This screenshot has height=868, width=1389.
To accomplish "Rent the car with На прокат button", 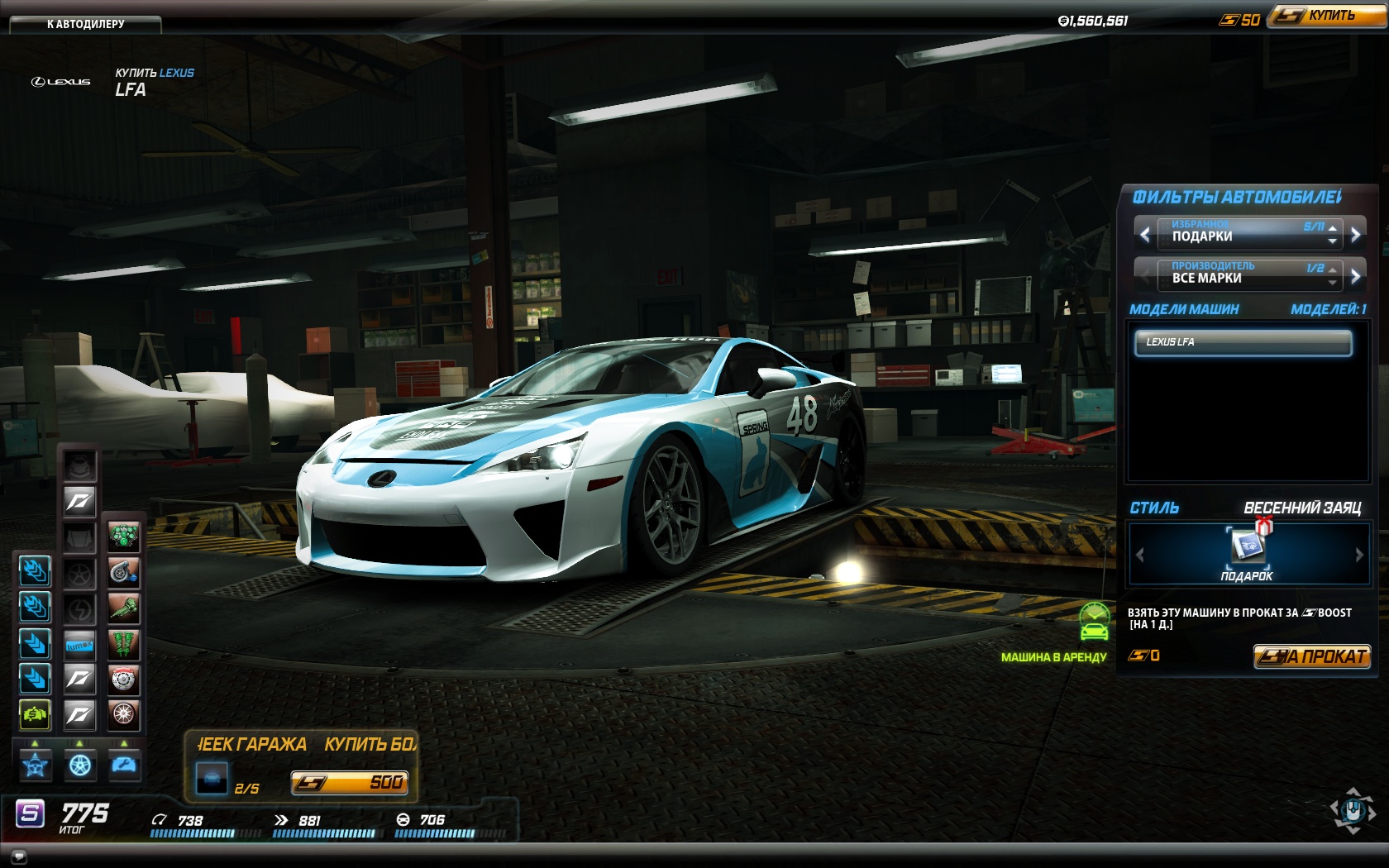I will 1311,656.
